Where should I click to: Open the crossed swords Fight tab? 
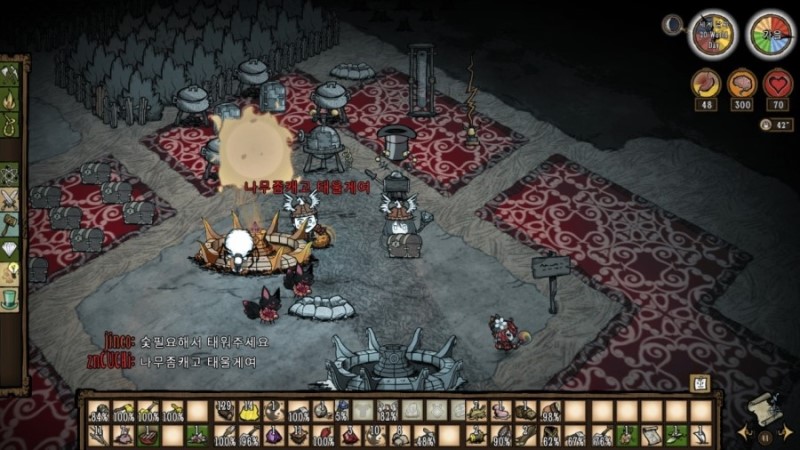11,199
